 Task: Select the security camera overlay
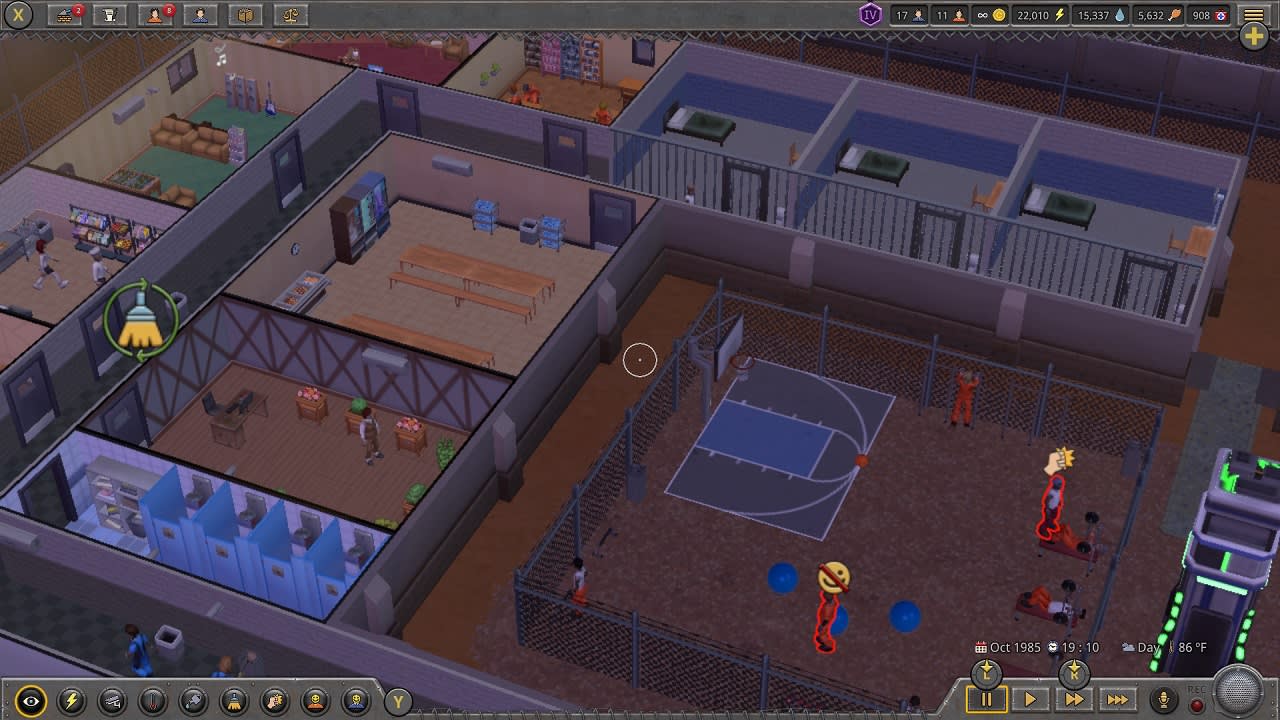click(113, 701)
